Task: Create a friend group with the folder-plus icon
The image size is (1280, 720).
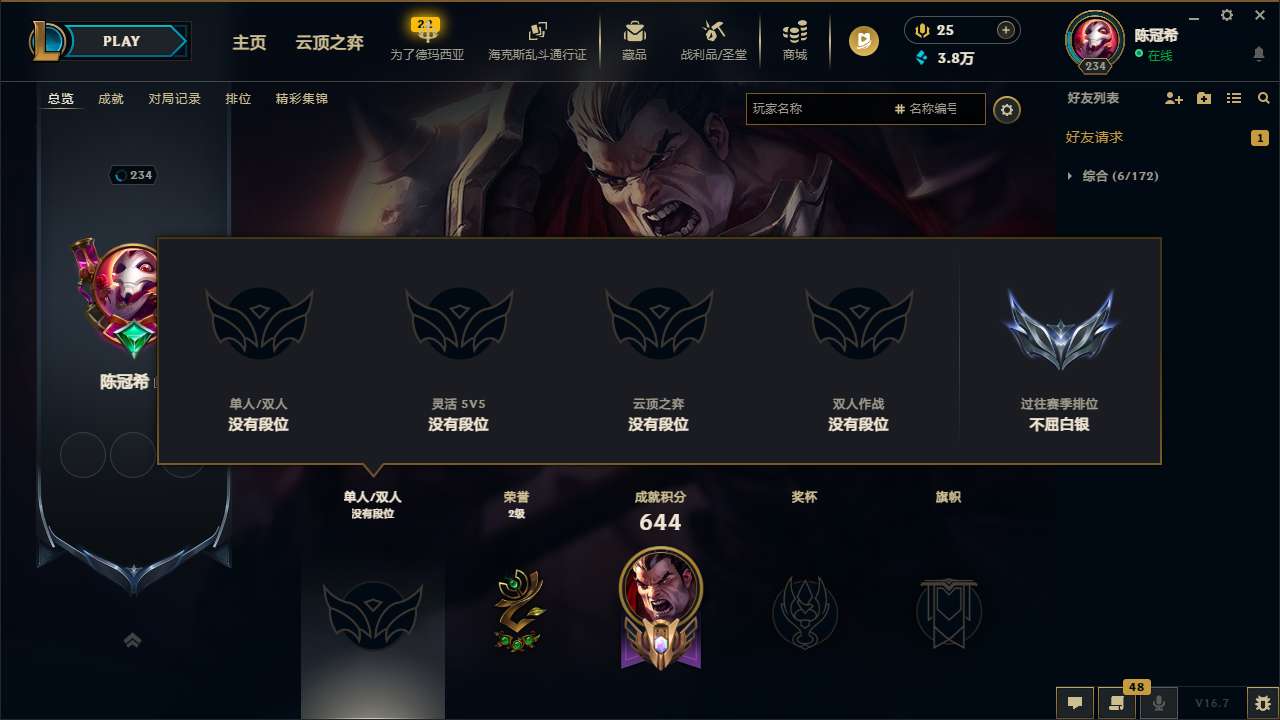Action: point(1202,98)
